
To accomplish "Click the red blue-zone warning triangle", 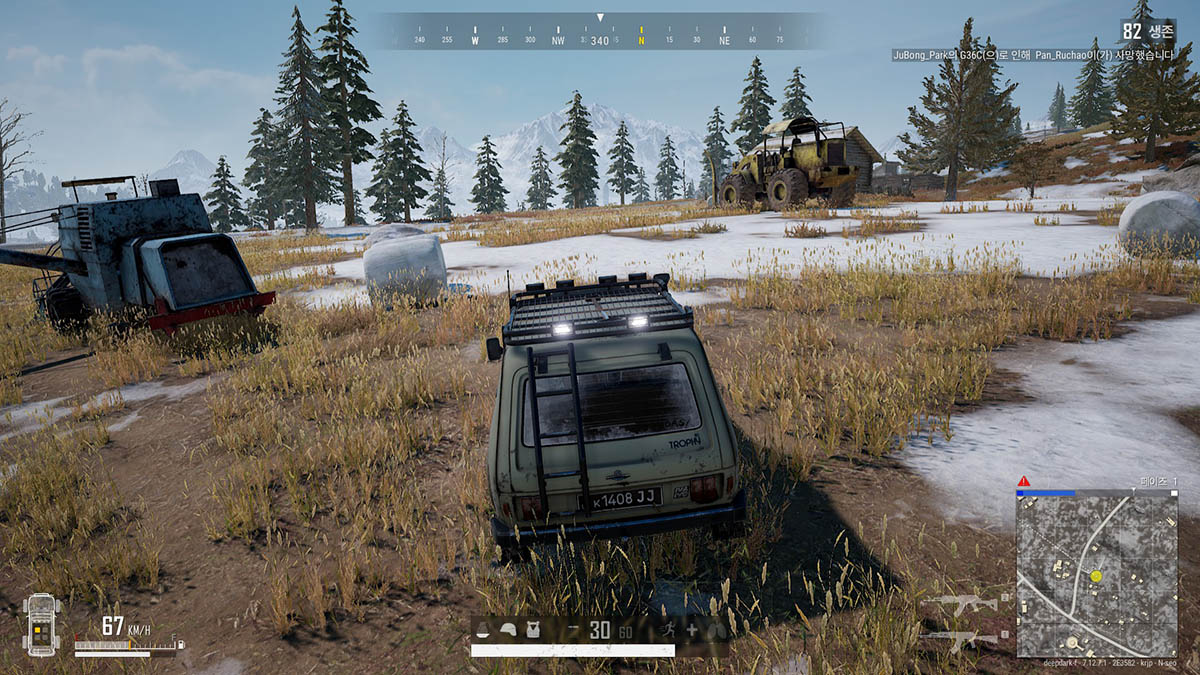I will tap(1023, 482).
